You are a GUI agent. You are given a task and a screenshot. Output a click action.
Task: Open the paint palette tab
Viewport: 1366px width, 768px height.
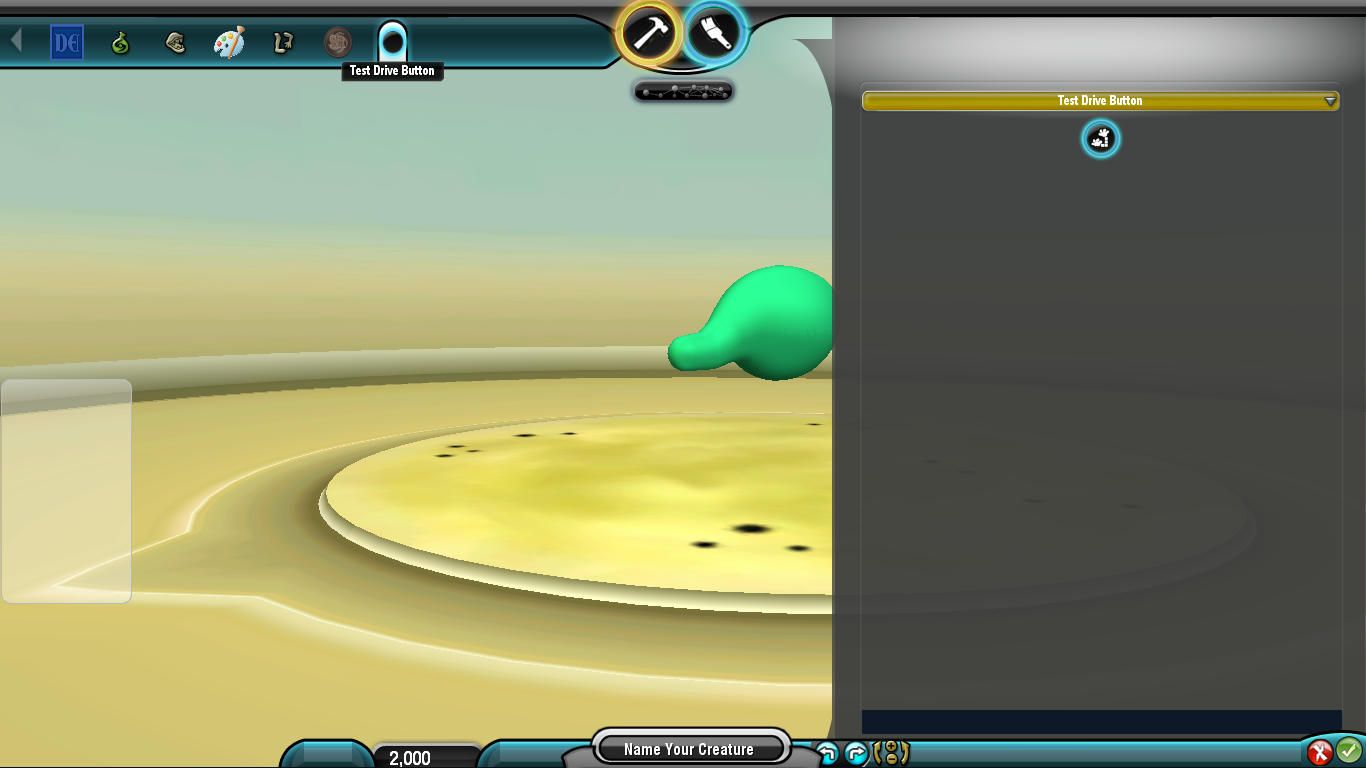(229, 43)
